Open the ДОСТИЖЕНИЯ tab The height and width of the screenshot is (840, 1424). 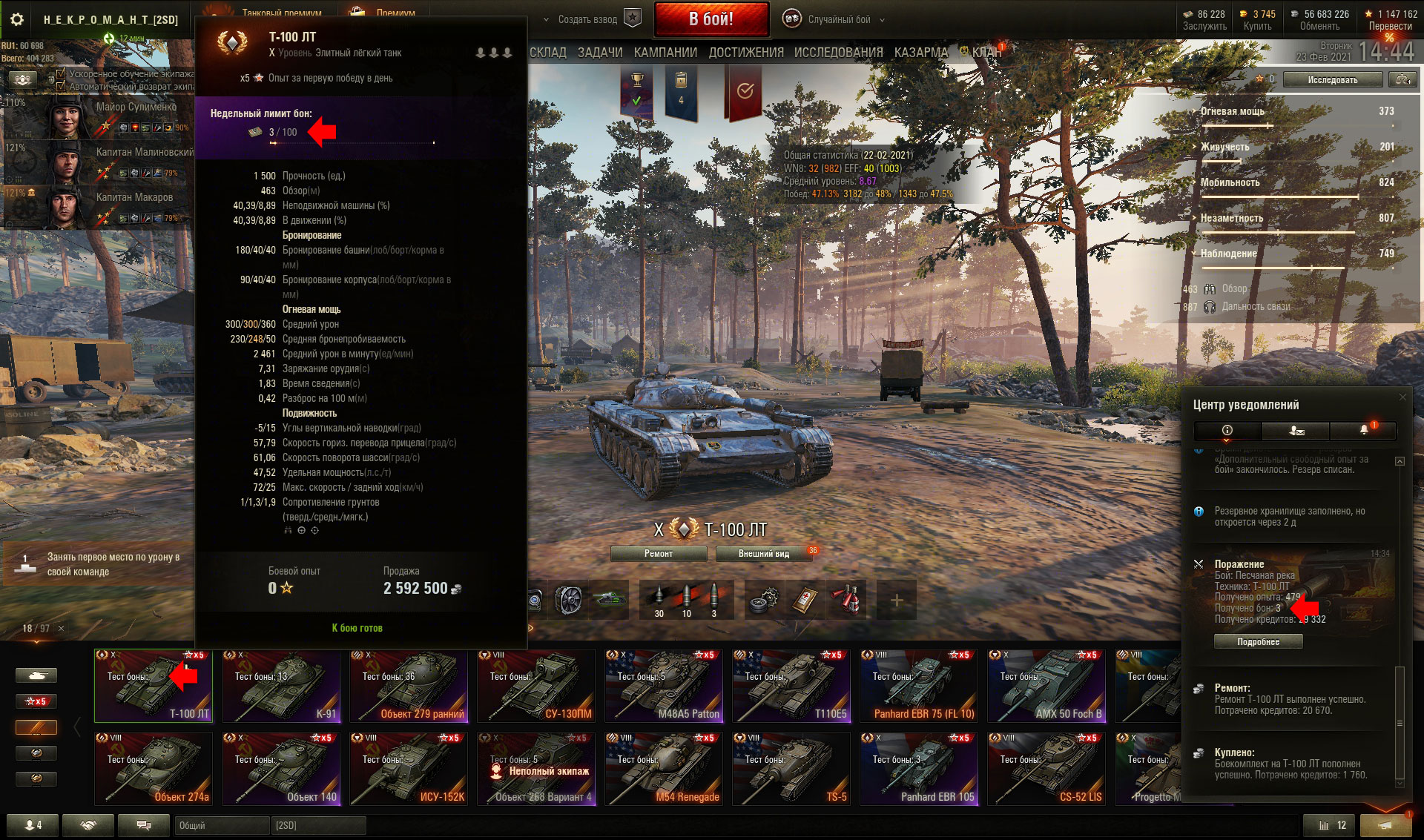click(x=745, y=53)
